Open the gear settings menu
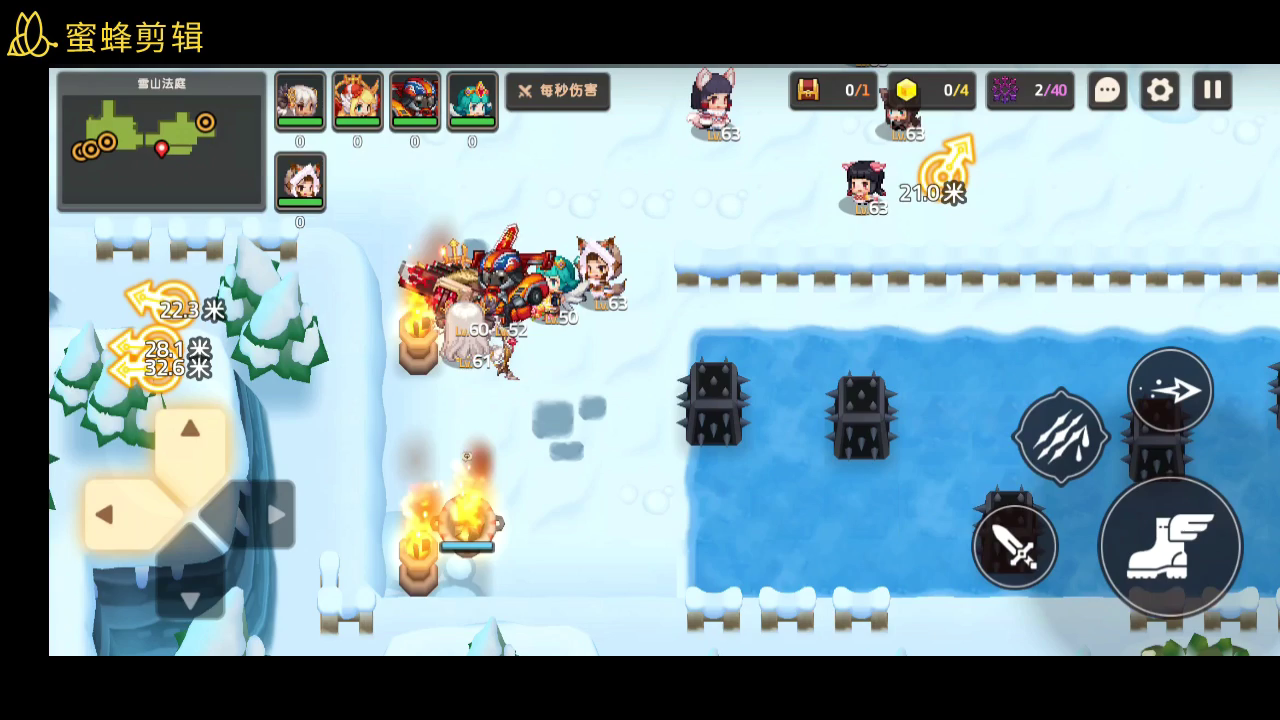Viewport: 1280px width, 720px height. tap(1160, 91)
